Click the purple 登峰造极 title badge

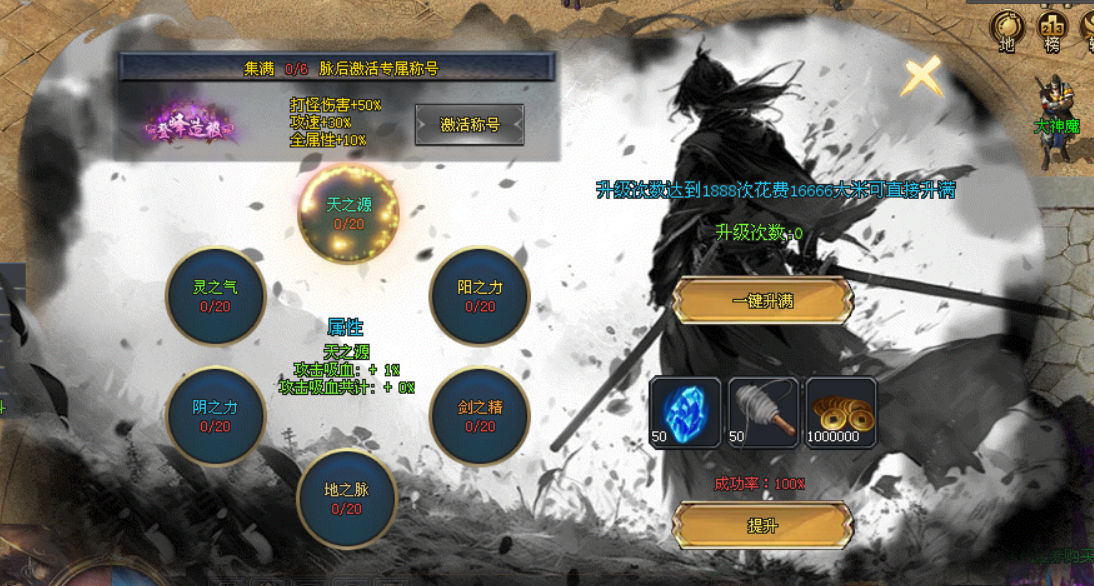pos(191,126)
